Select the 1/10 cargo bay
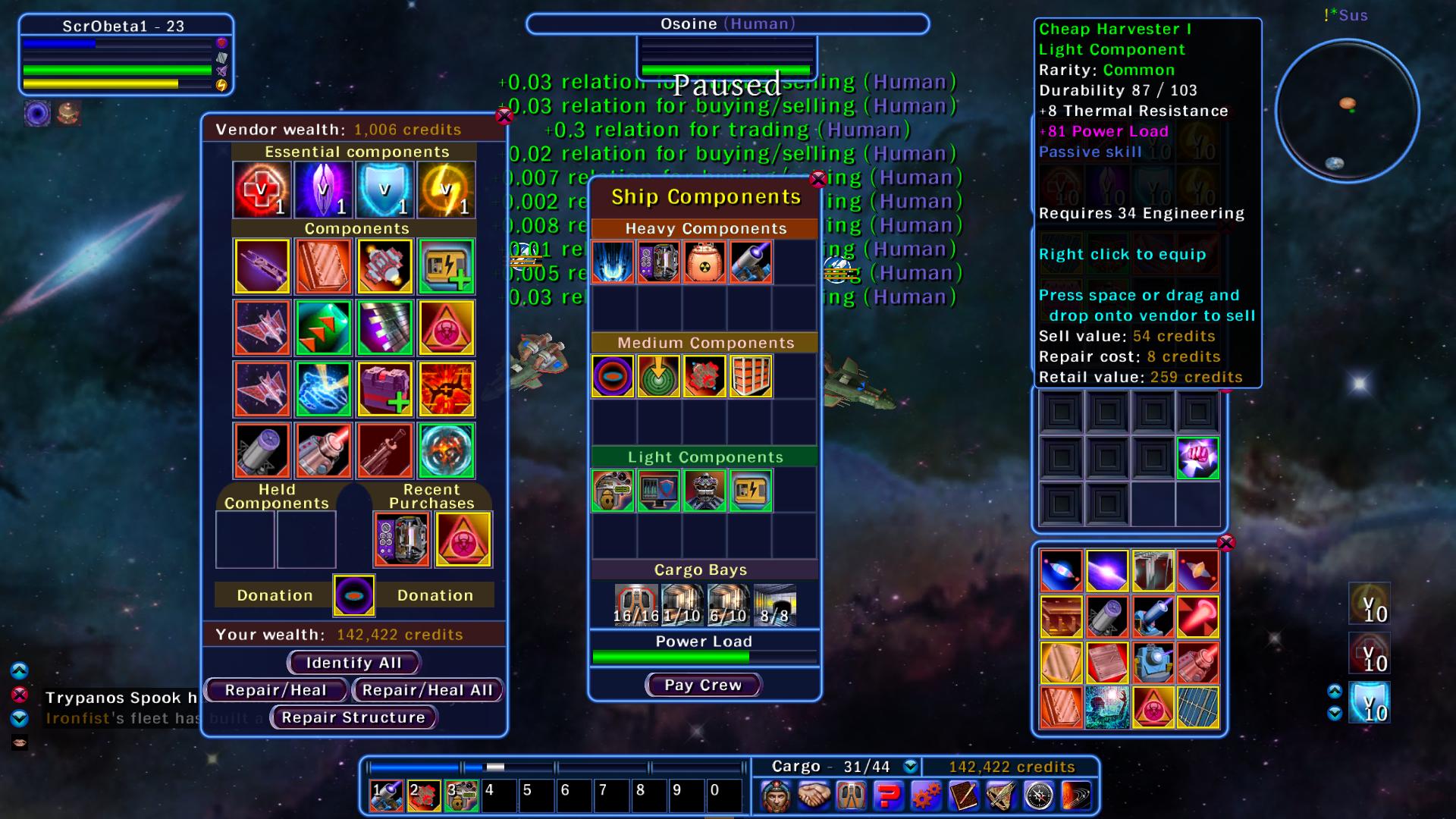 [682, 603]
